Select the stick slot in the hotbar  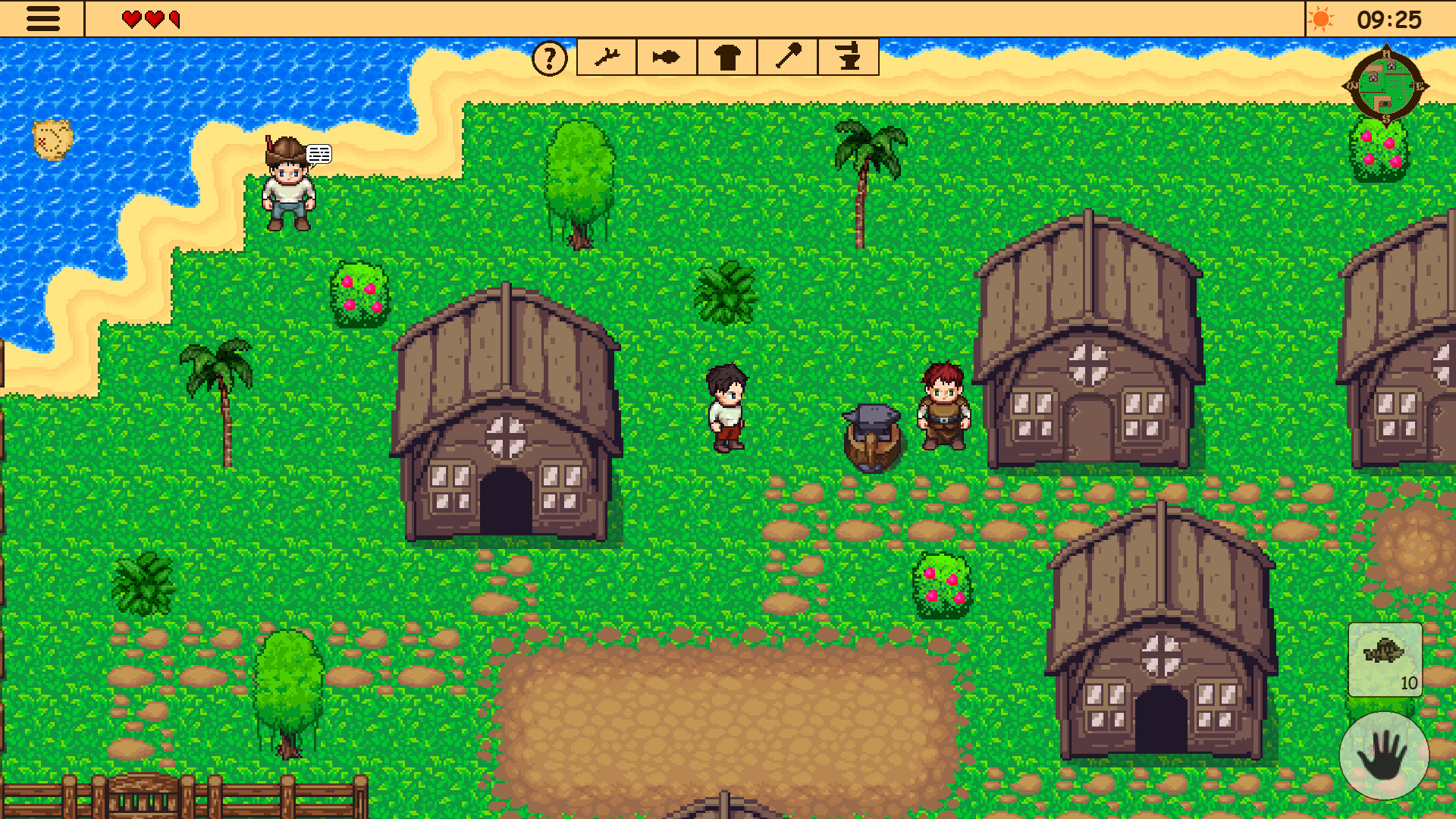[606, 57]
